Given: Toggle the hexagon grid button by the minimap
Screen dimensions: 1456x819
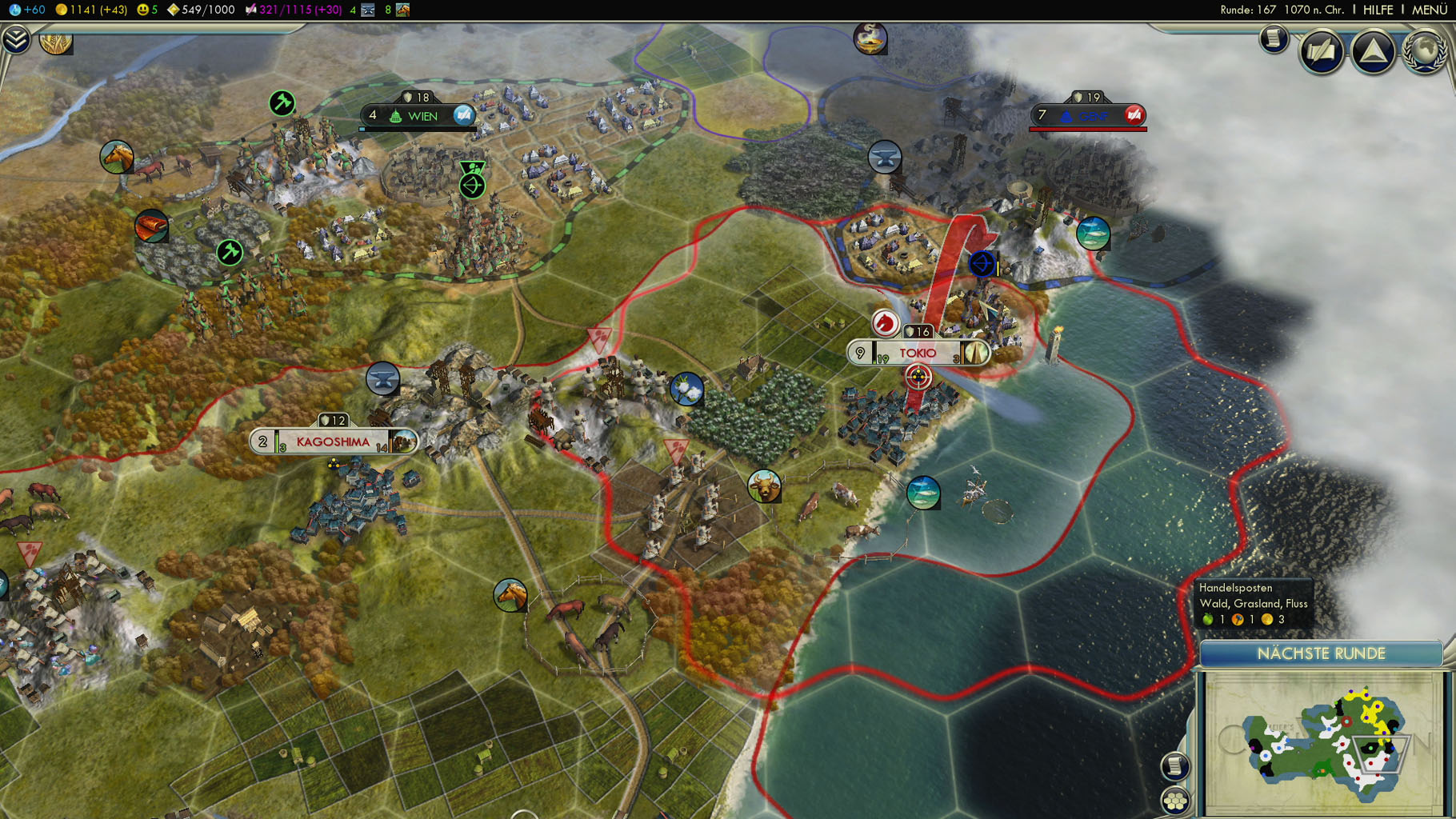Looking at the screenshot, I should [x=1175, y=800].
